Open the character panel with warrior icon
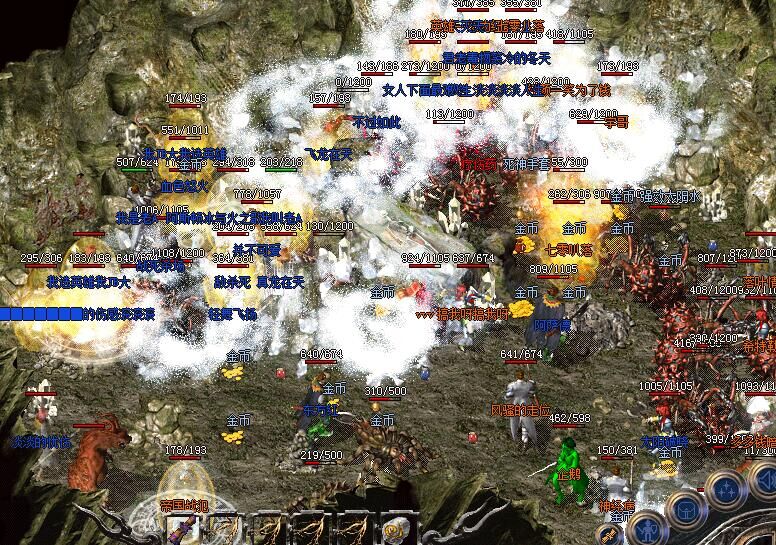Screen dimensions: 776x545 [x=647, y=527]
